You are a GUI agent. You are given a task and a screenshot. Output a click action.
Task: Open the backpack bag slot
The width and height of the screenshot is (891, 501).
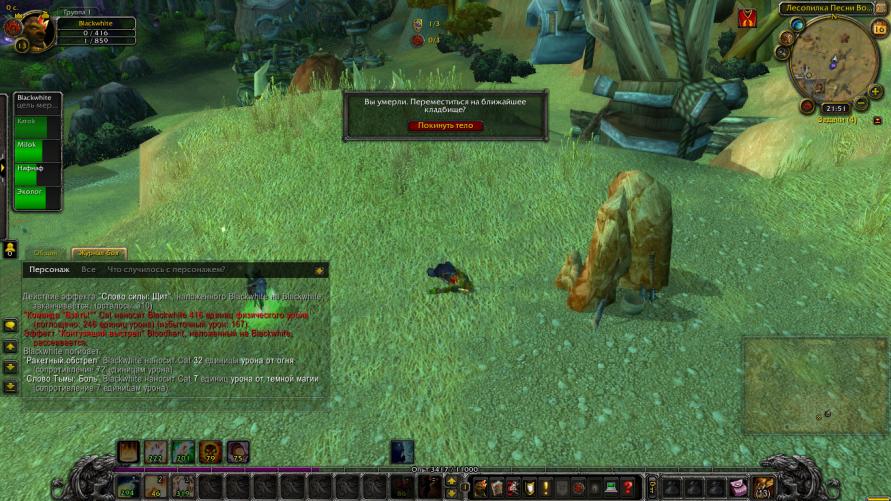[763, 486]
